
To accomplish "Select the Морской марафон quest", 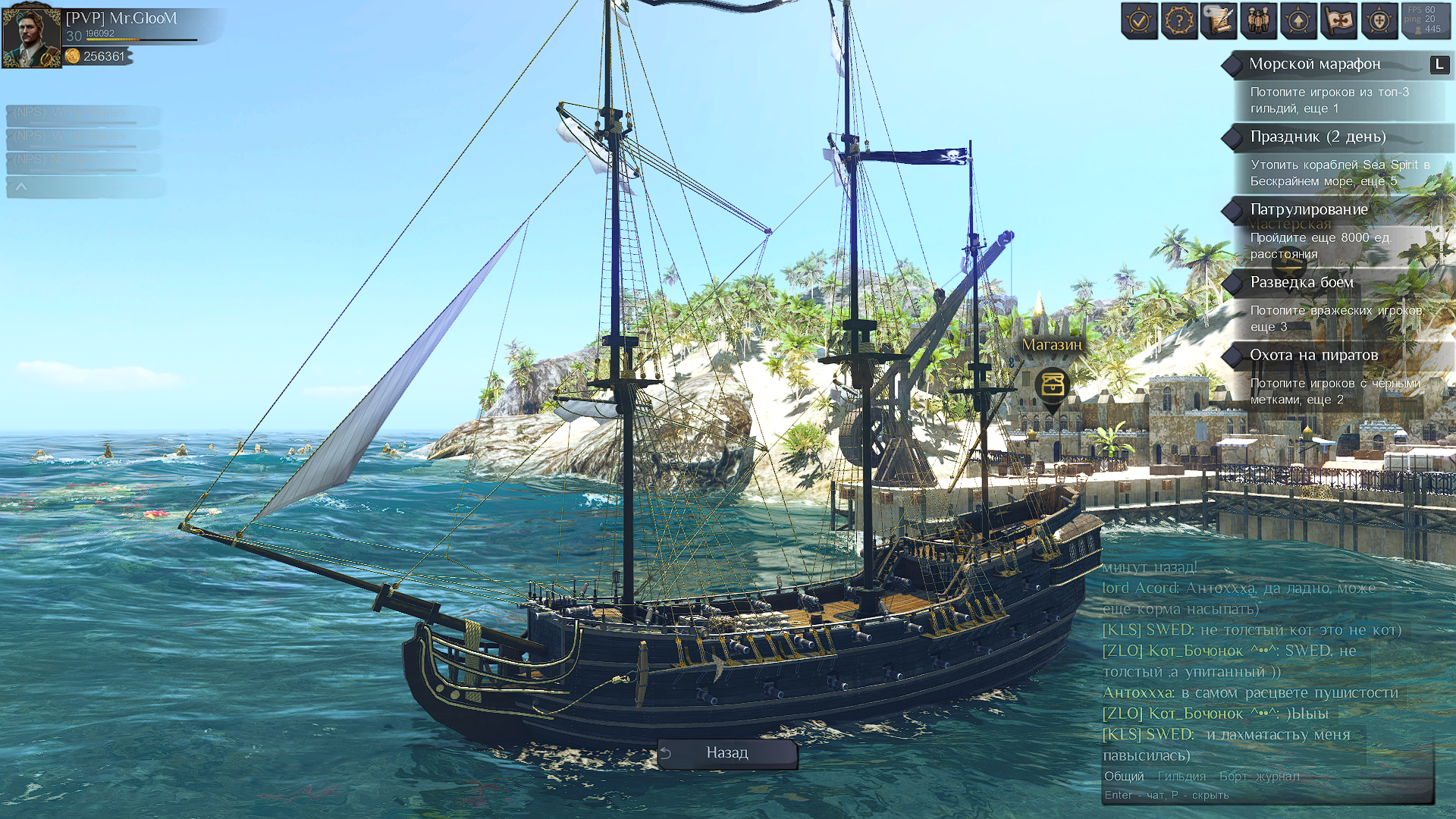I will pyautogui.click(x=1315, y=64).
